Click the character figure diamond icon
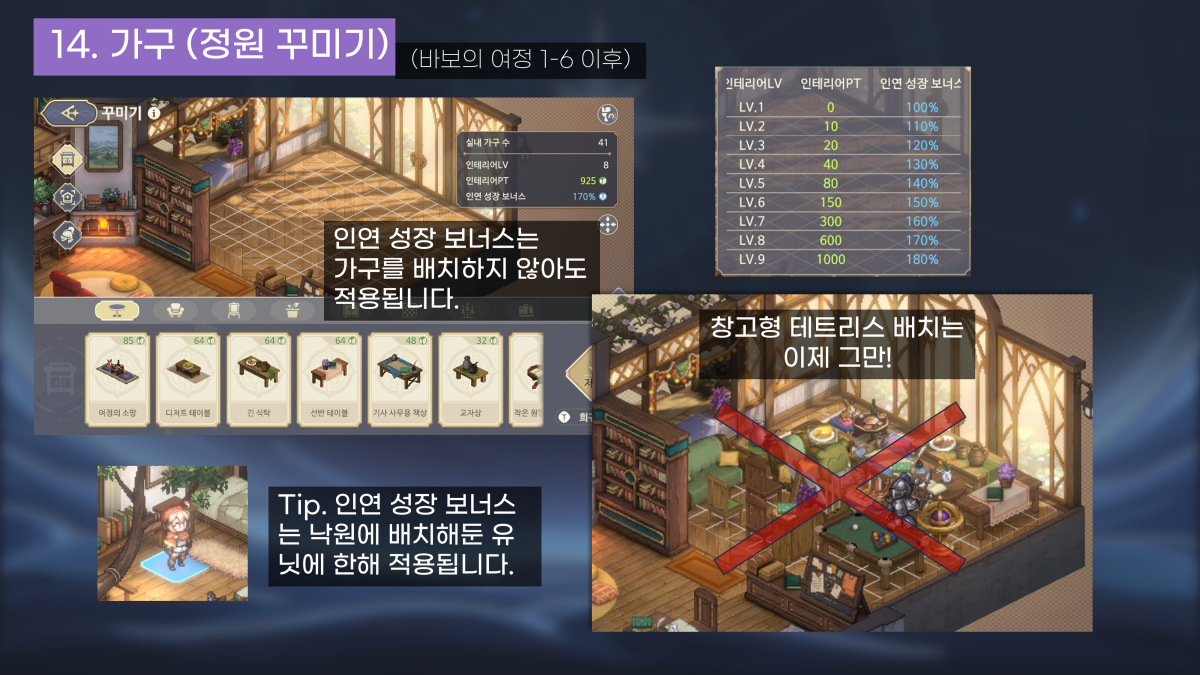 69,234
